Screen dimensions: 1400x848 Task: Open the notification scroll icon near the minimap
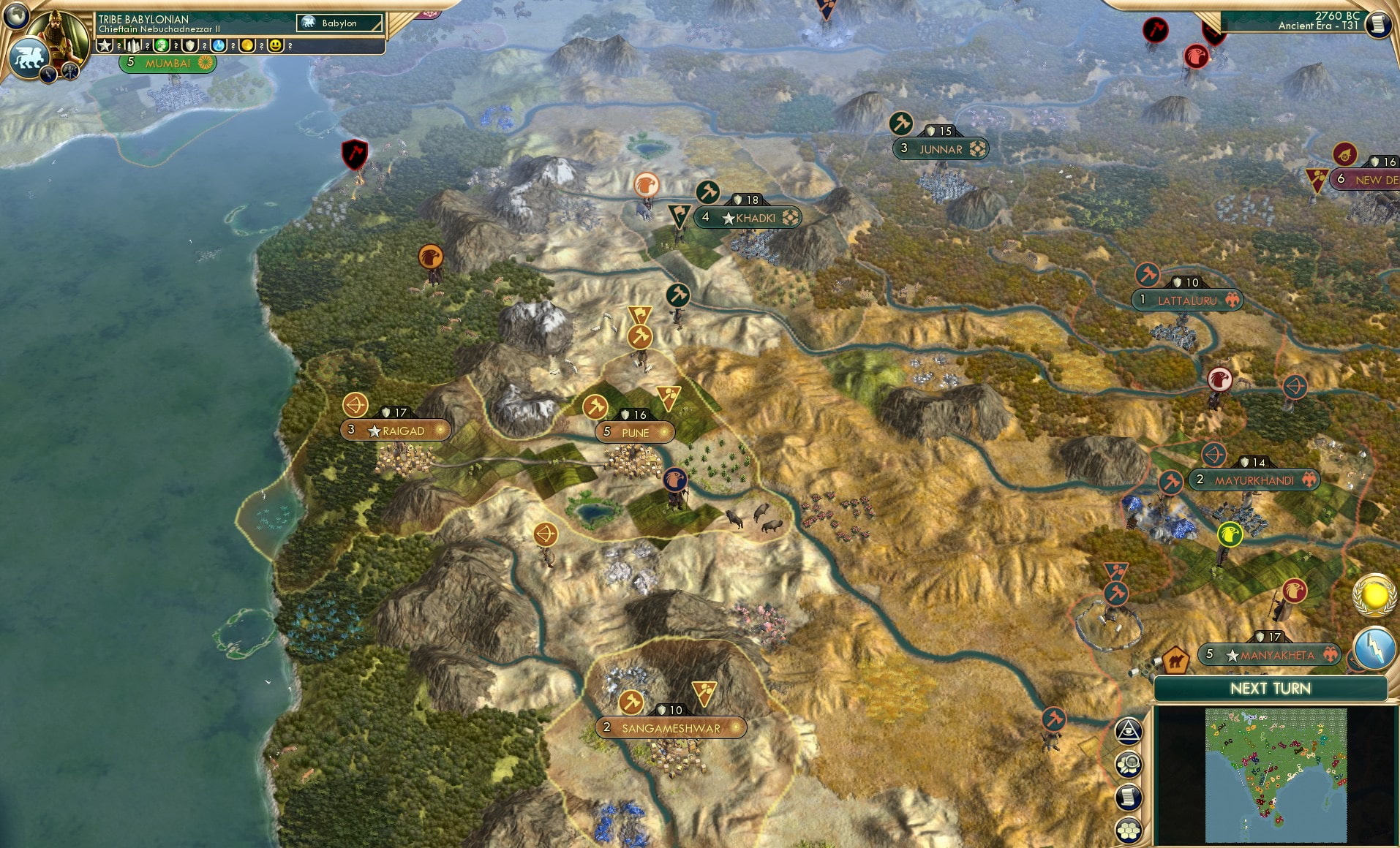[x=1129, y=796]
